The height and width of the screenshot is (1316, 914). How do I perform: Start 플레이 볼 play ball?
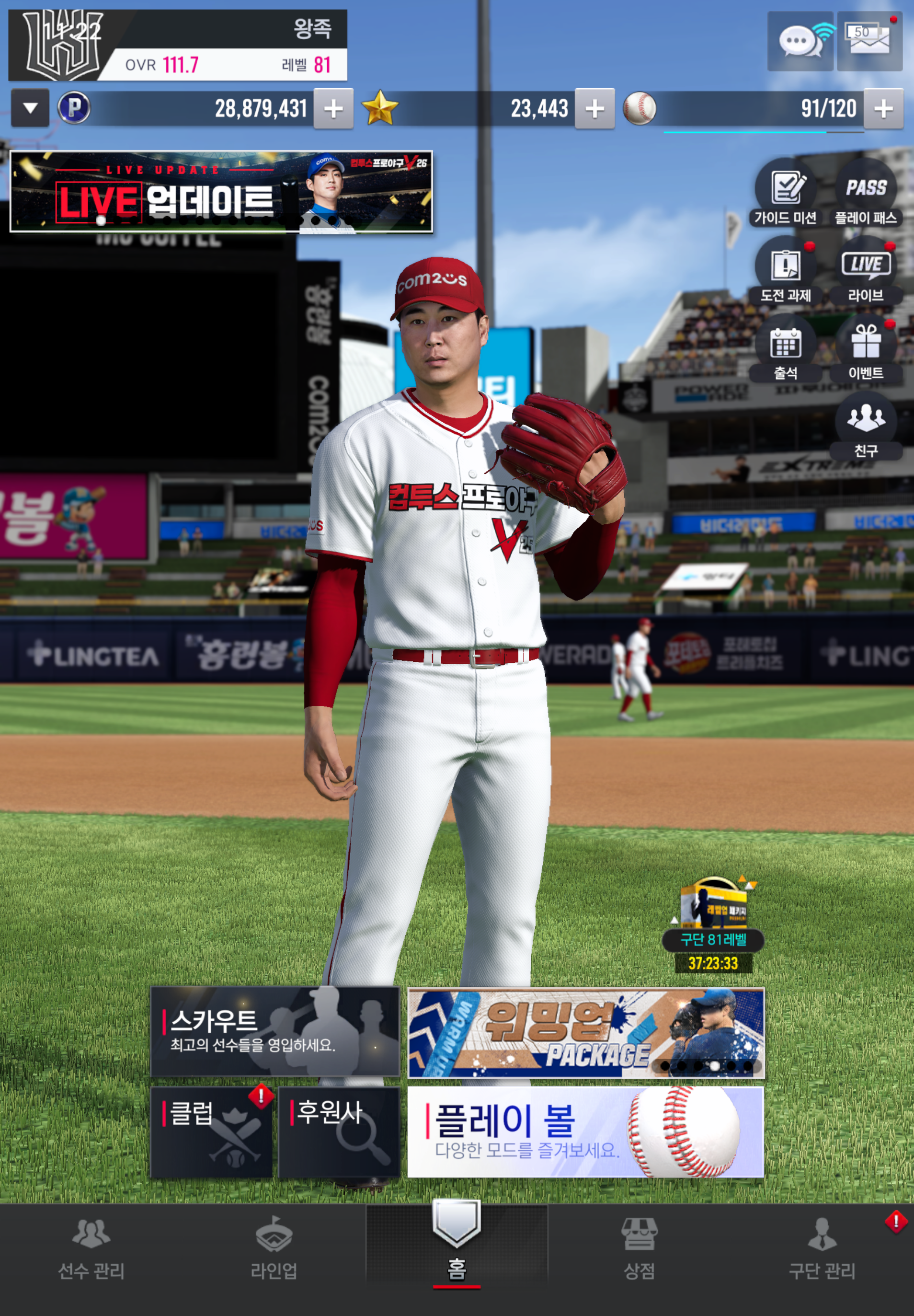pyautogui.click(x=585, y=1132)
